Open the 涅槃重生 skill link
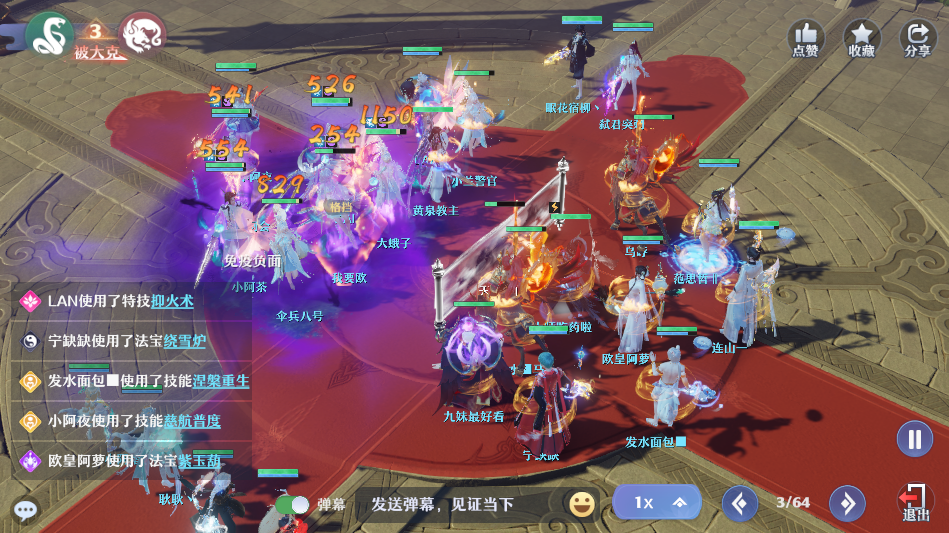The image size is (949, 533). (x=221, y=381)
